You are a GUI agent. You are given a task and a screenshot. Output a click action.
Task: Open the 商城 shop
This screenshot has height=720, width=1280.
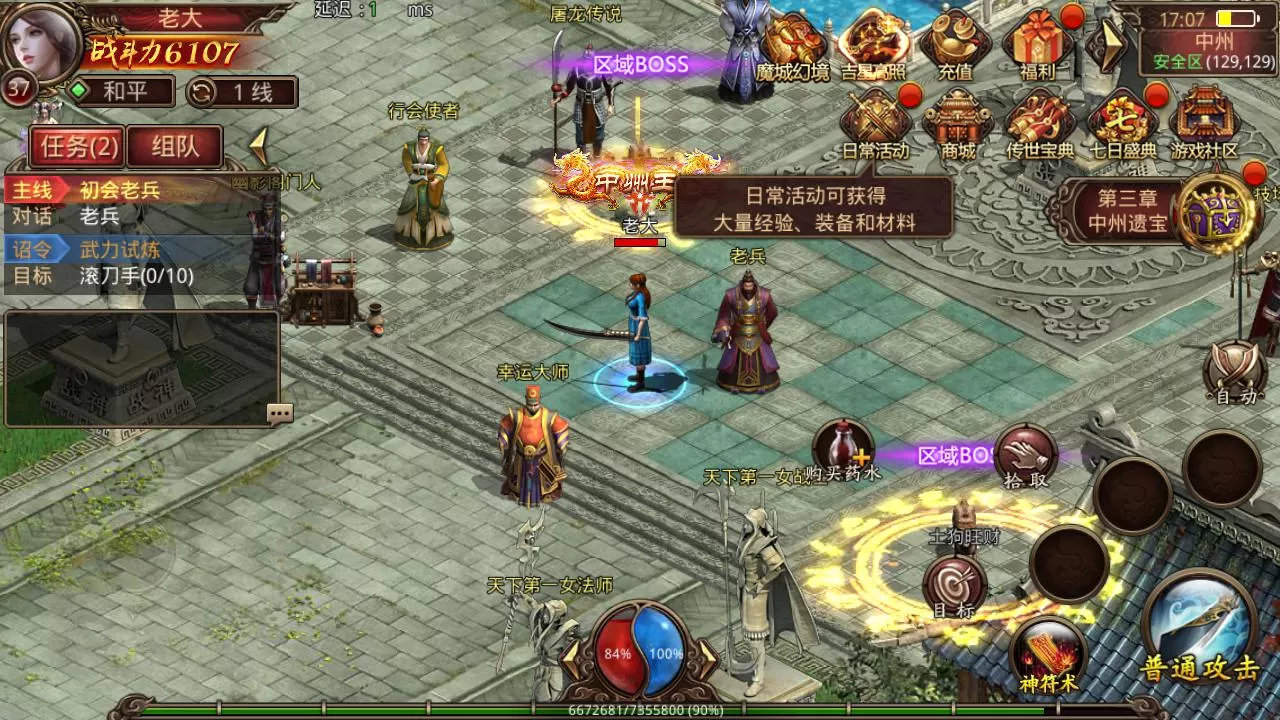pyautogui.click(x=957, y=123)
